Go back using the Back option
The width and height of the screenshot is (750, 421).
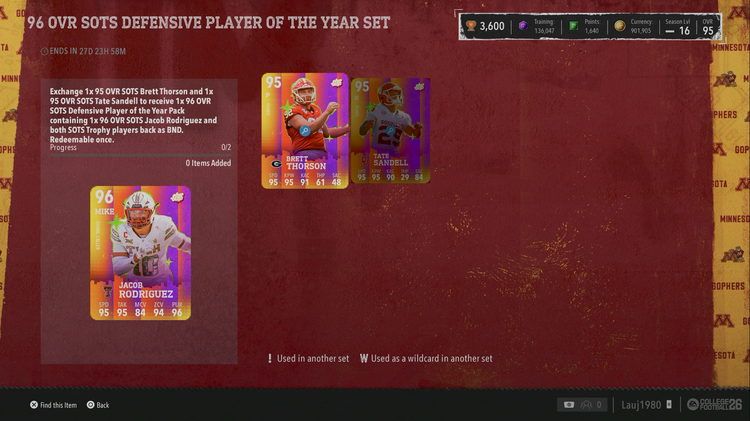pyautogui.click(x=98, y=405)
